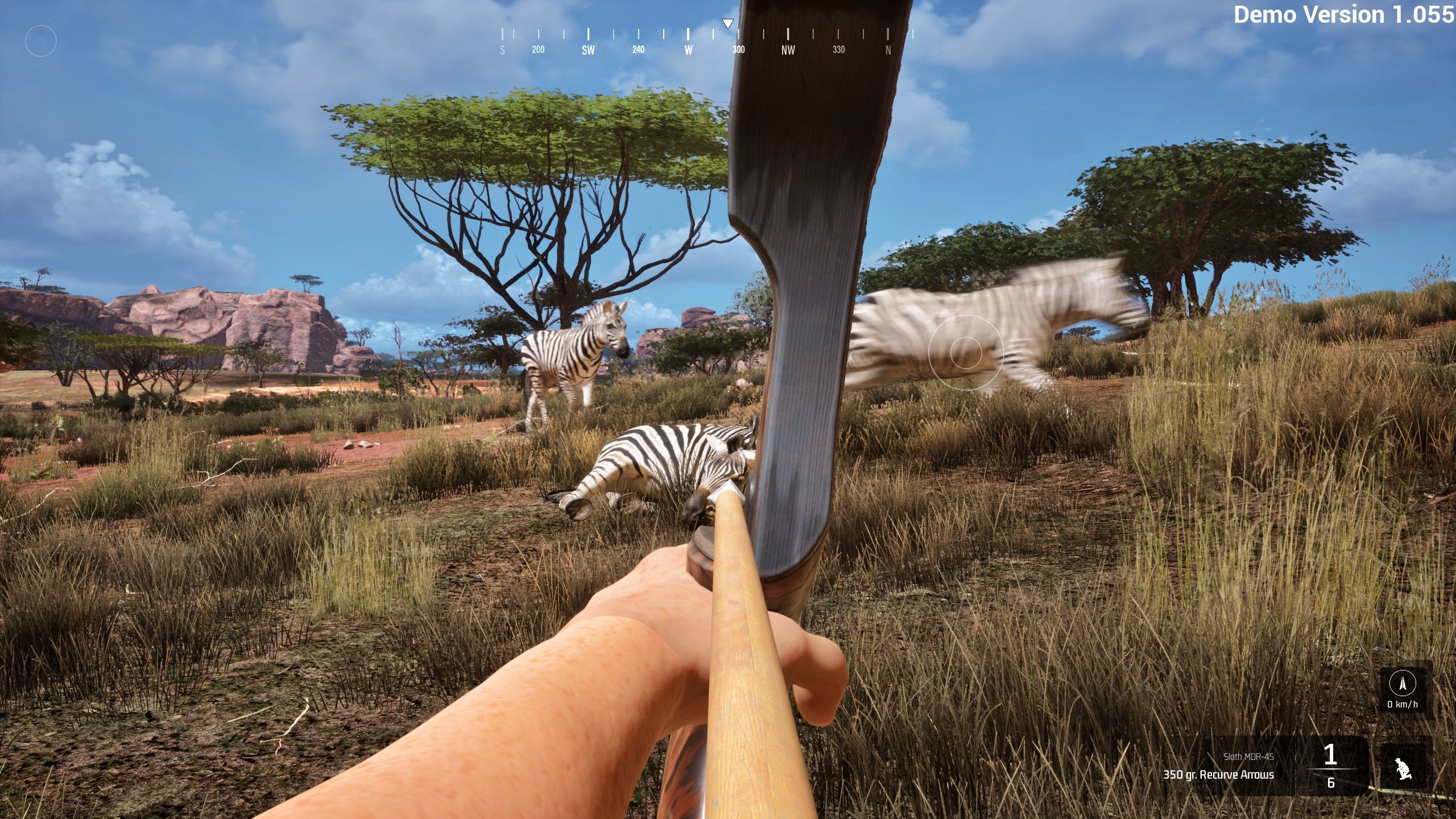This screenshot has width=1456, height=819.
Task: Click the SW heading on the compass
Action: pyautogui.click(x=588, y=50)
